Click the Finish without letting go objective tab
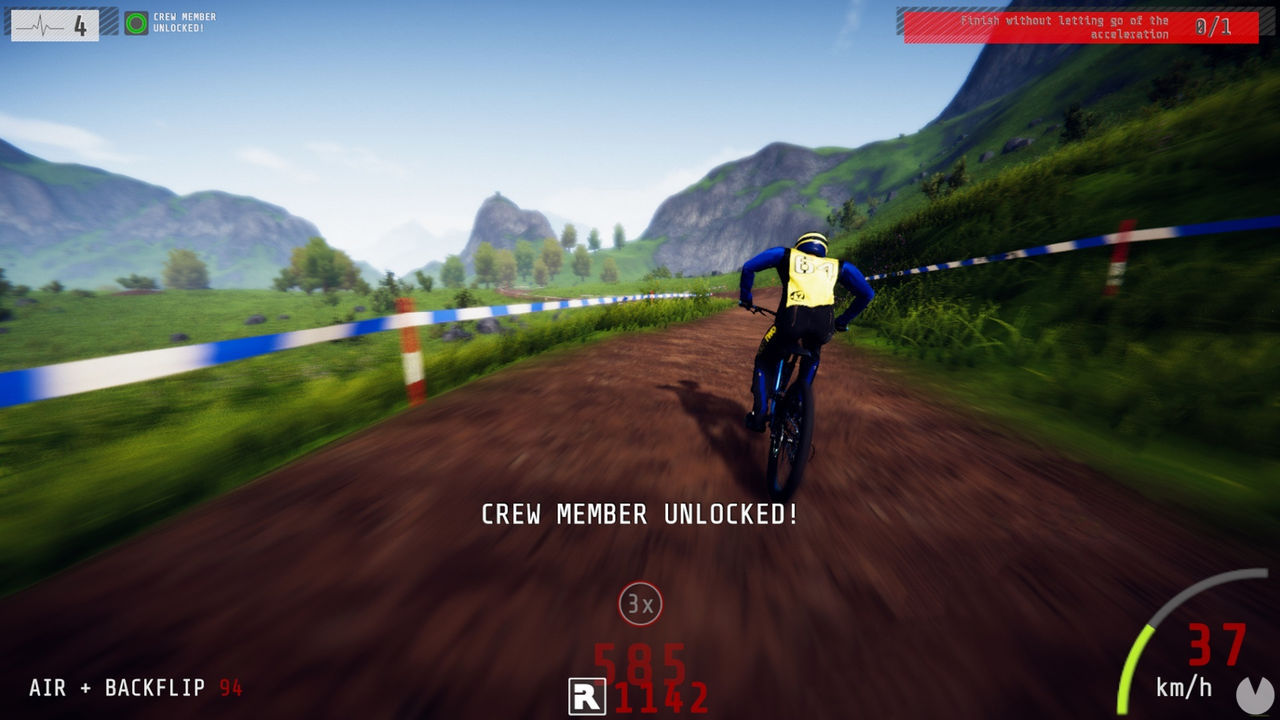 point(1065,25)
